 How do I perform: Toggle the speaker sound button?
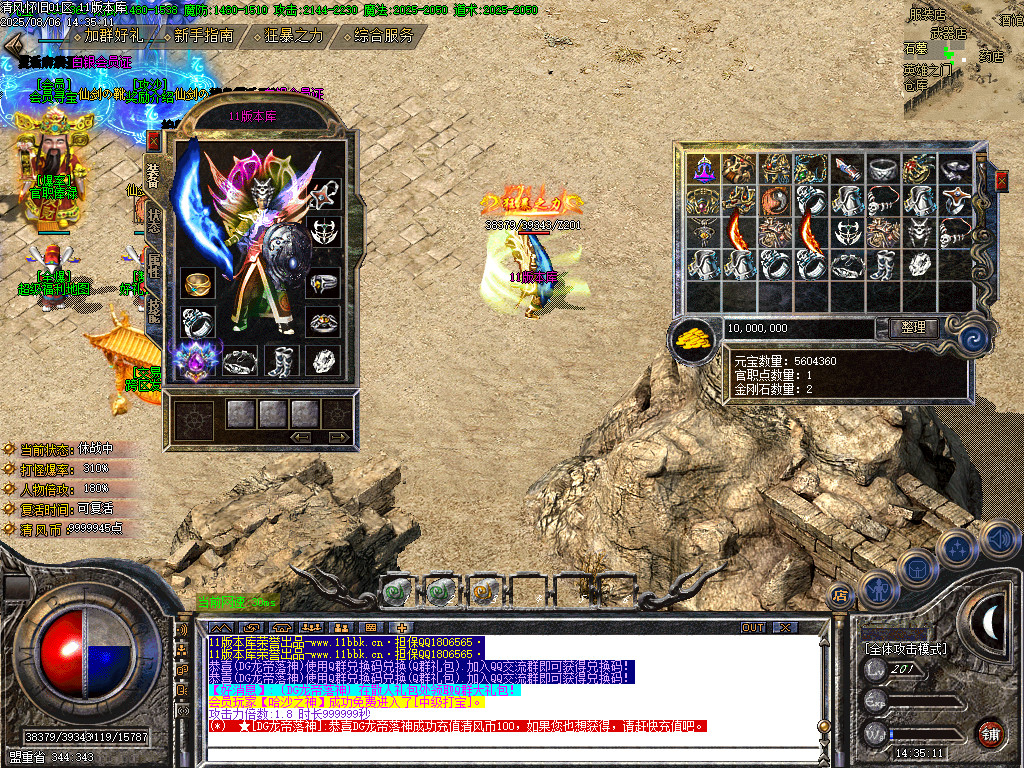tap(1000, 540)
